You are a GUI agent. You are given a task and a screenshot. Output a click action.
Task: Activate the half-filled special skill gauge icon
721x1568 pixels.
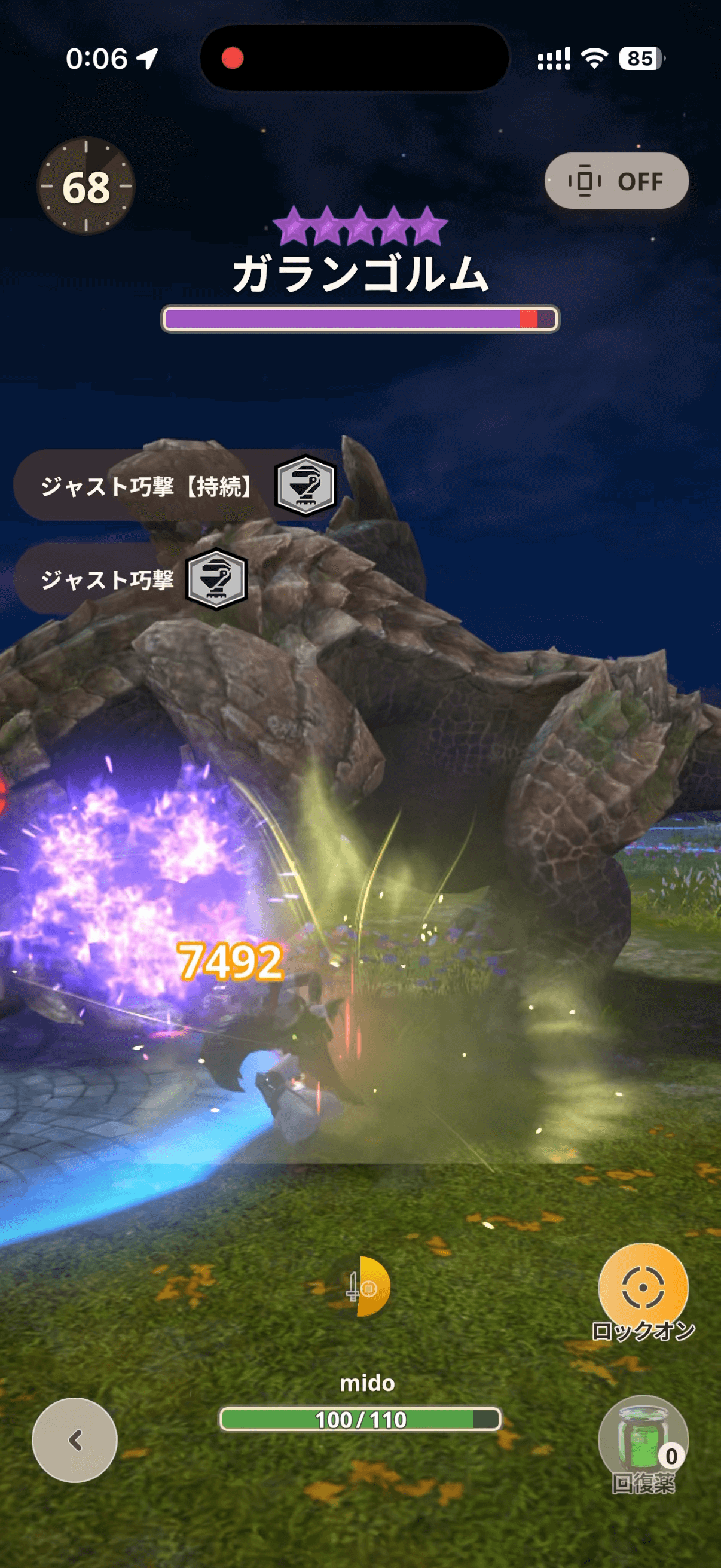[x=366, y=1287]
